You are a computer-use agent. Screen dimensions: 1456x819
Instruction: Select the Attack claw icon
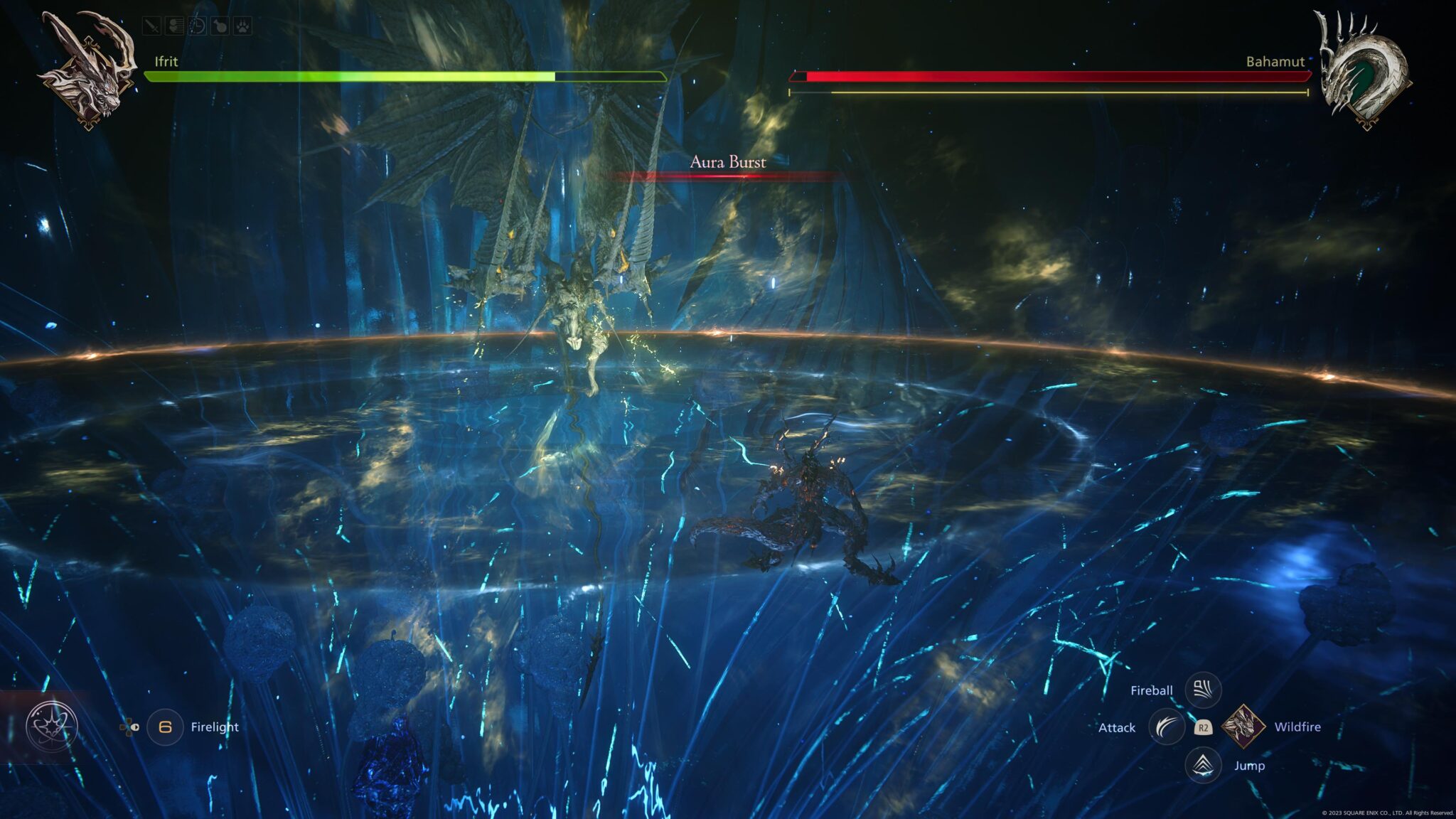click(1166, 728)
